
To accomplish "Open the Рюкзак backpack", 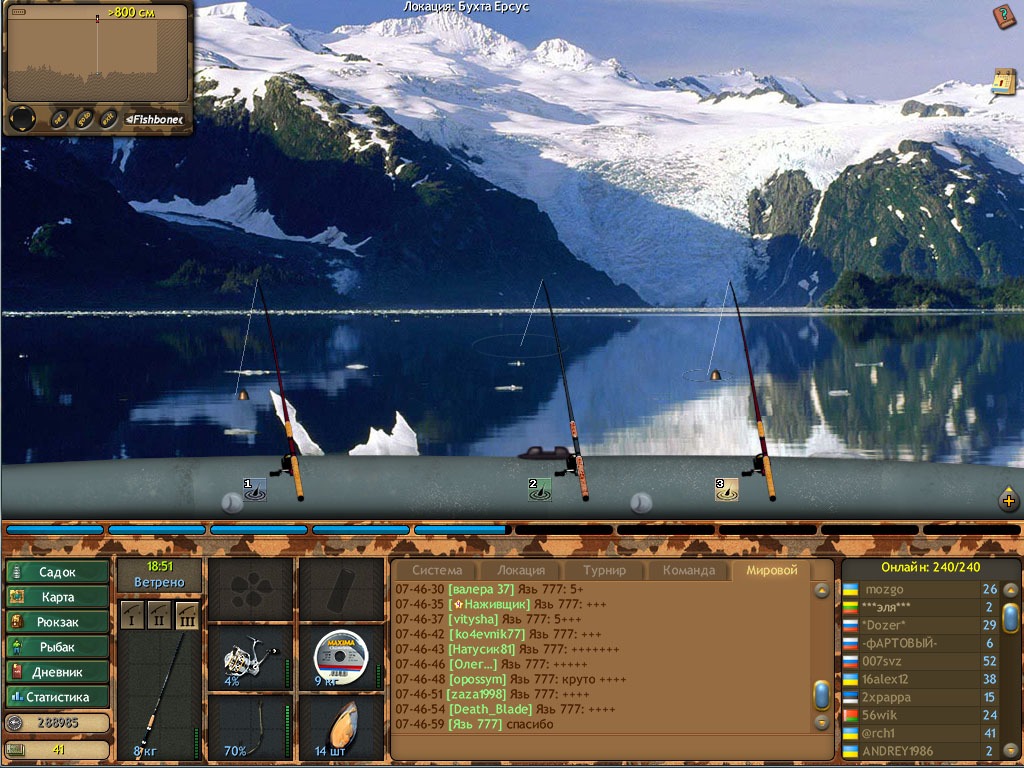I will click(x=57, y=622).
